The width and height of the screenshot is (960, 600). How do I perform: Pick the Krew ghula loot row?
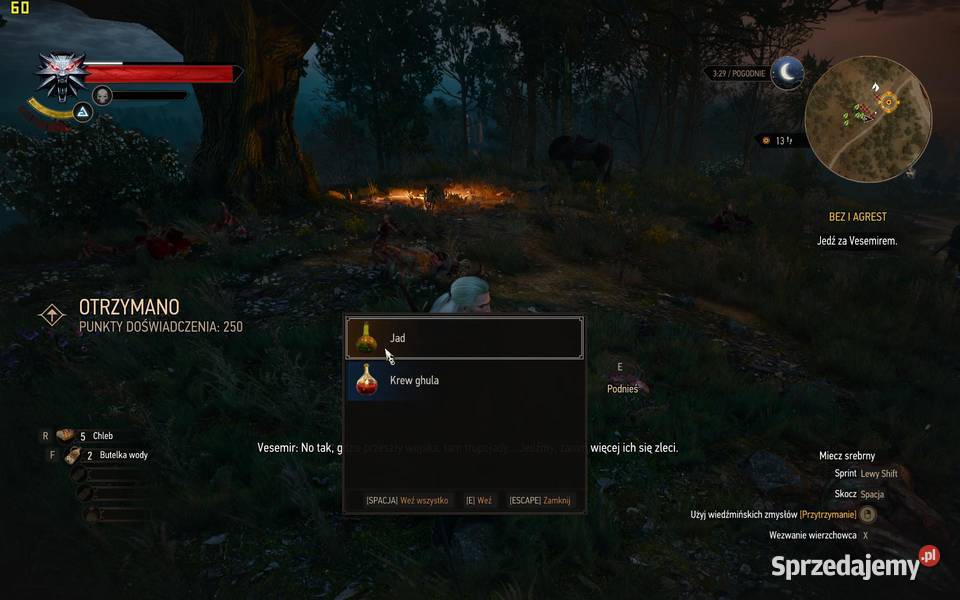(x=463, y=380)
